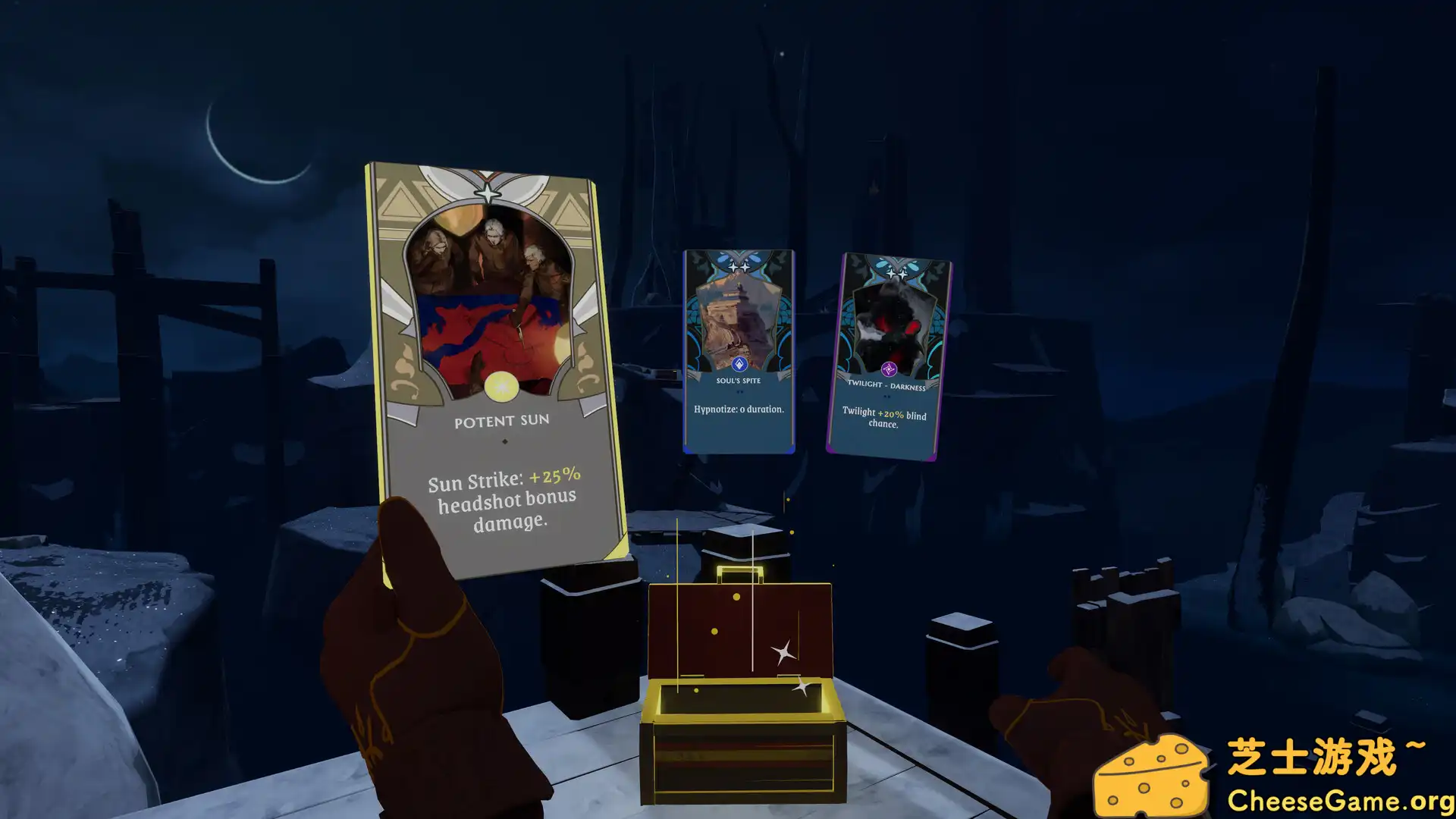Select the Soul's Spite card title
Screen dimensions: 1456x819
pyautogui.click(x=738, y=382)
